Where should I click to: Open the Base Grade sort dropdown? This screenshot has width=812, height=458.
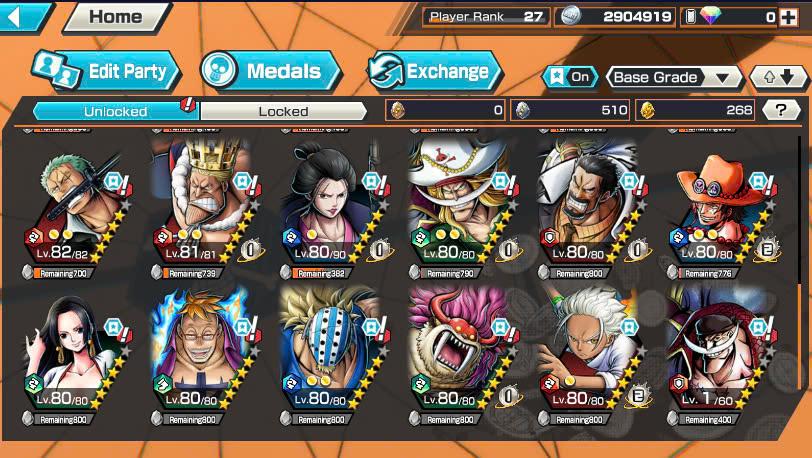click(673, 77)
